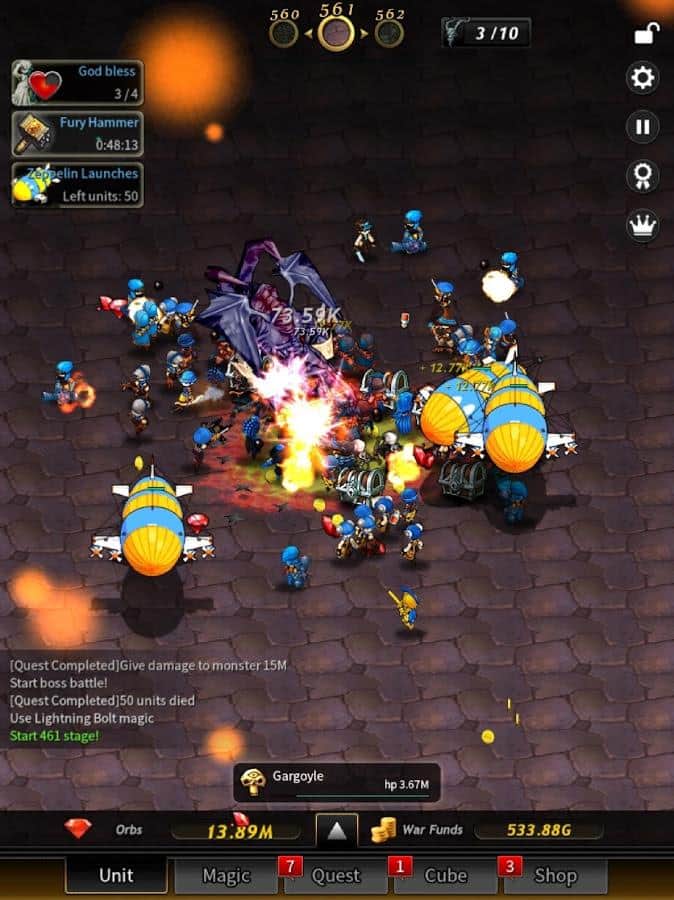Toggle the padlock lock icon
Screen dimensions: 674x900
point(642,34)
